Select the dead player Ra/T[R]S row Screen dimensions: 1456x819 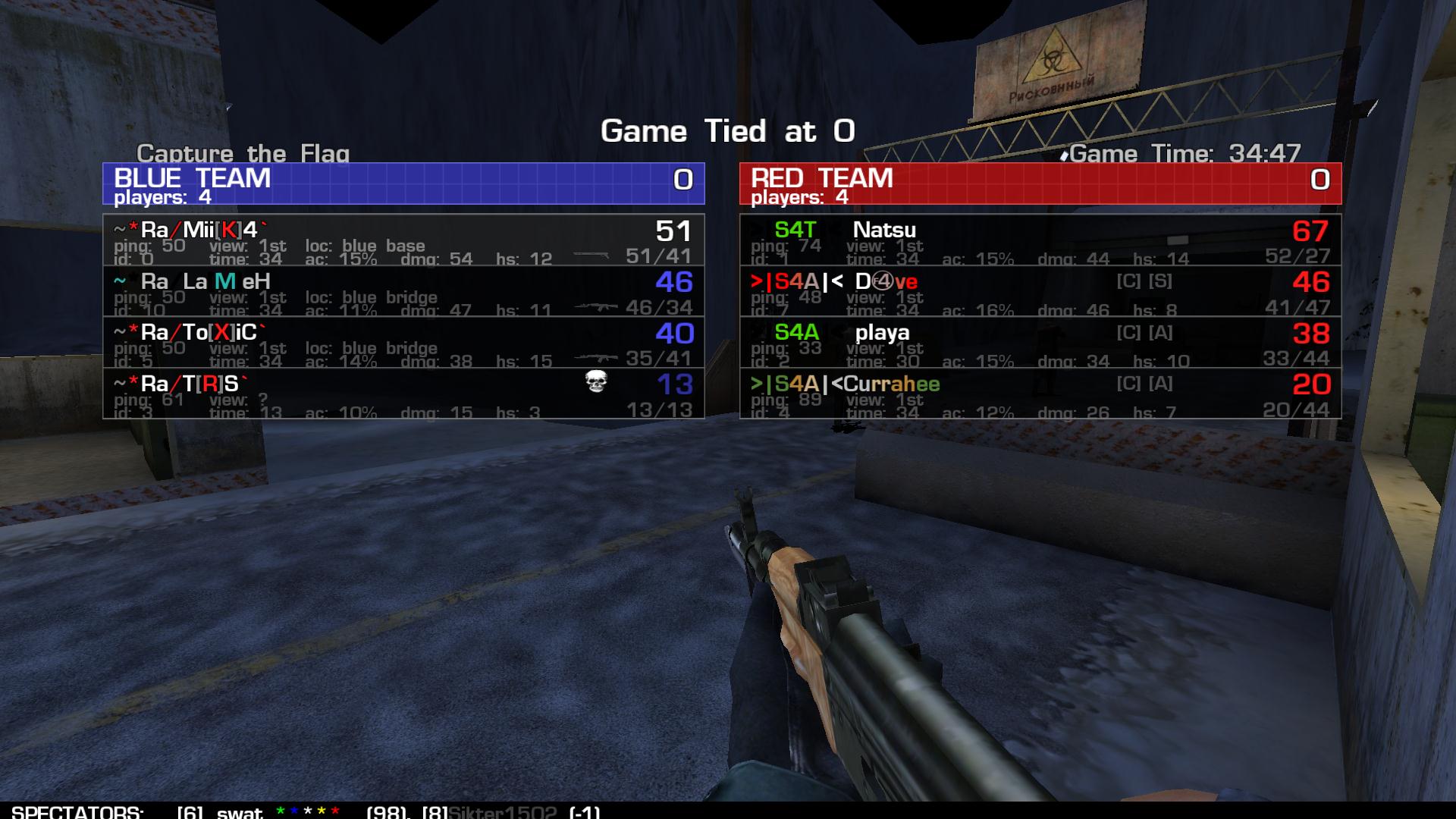coord(403,394)
